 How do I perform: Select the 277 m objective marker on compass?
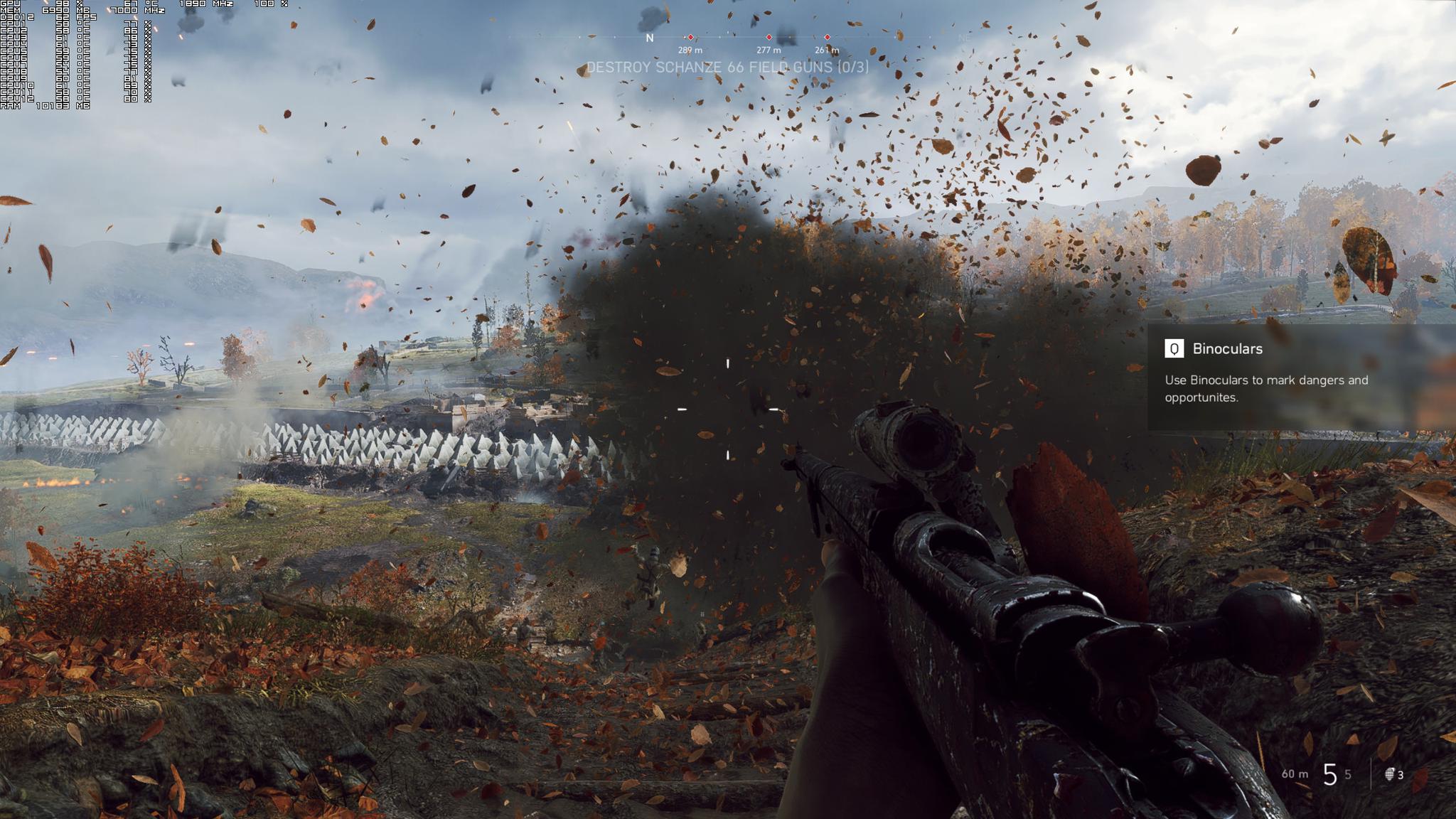pyautogui.click(x=769, y=38)
